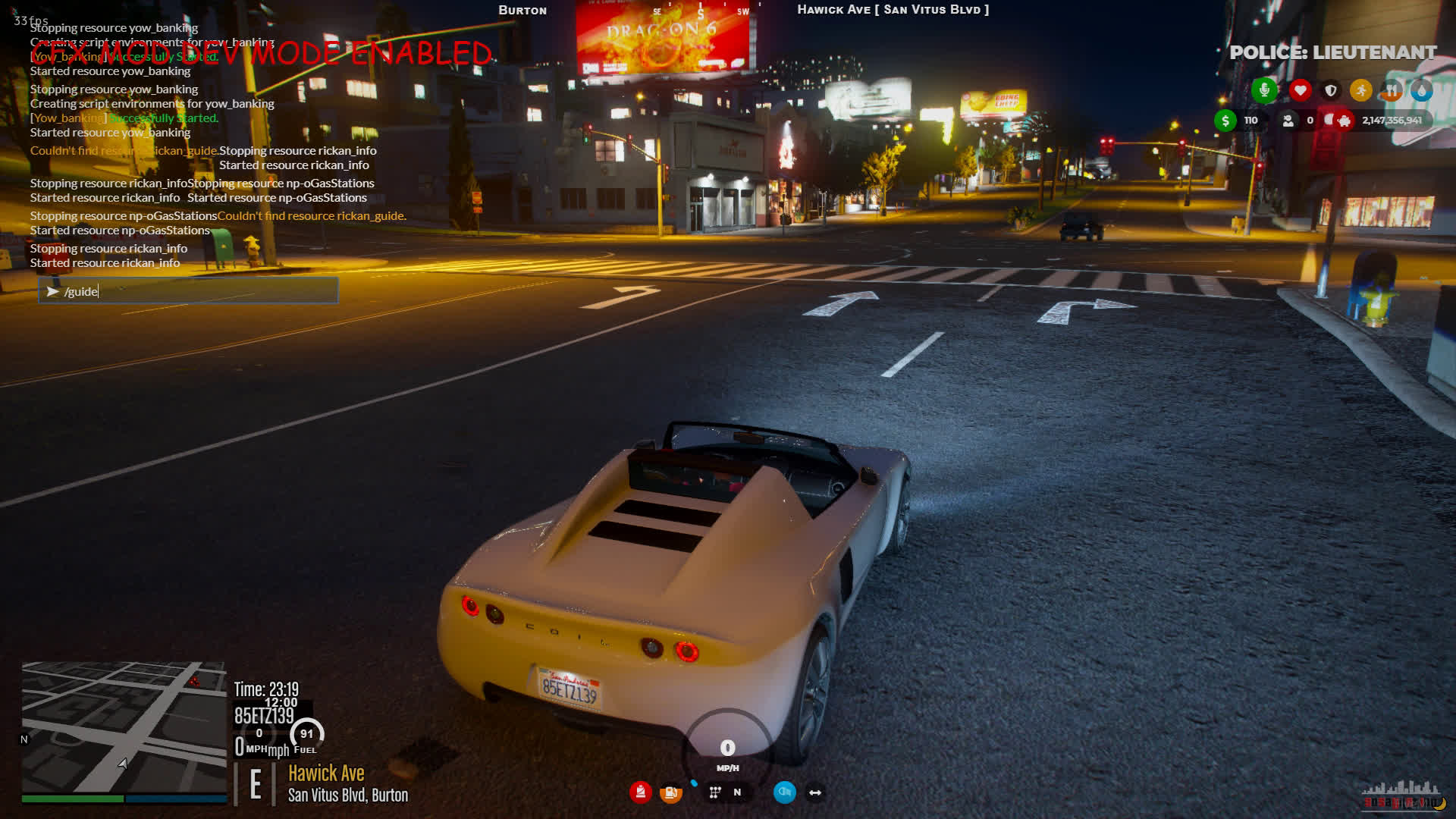1456x819 pixels.
Task: Focus the chat command input box
Action: pos(188,291)
